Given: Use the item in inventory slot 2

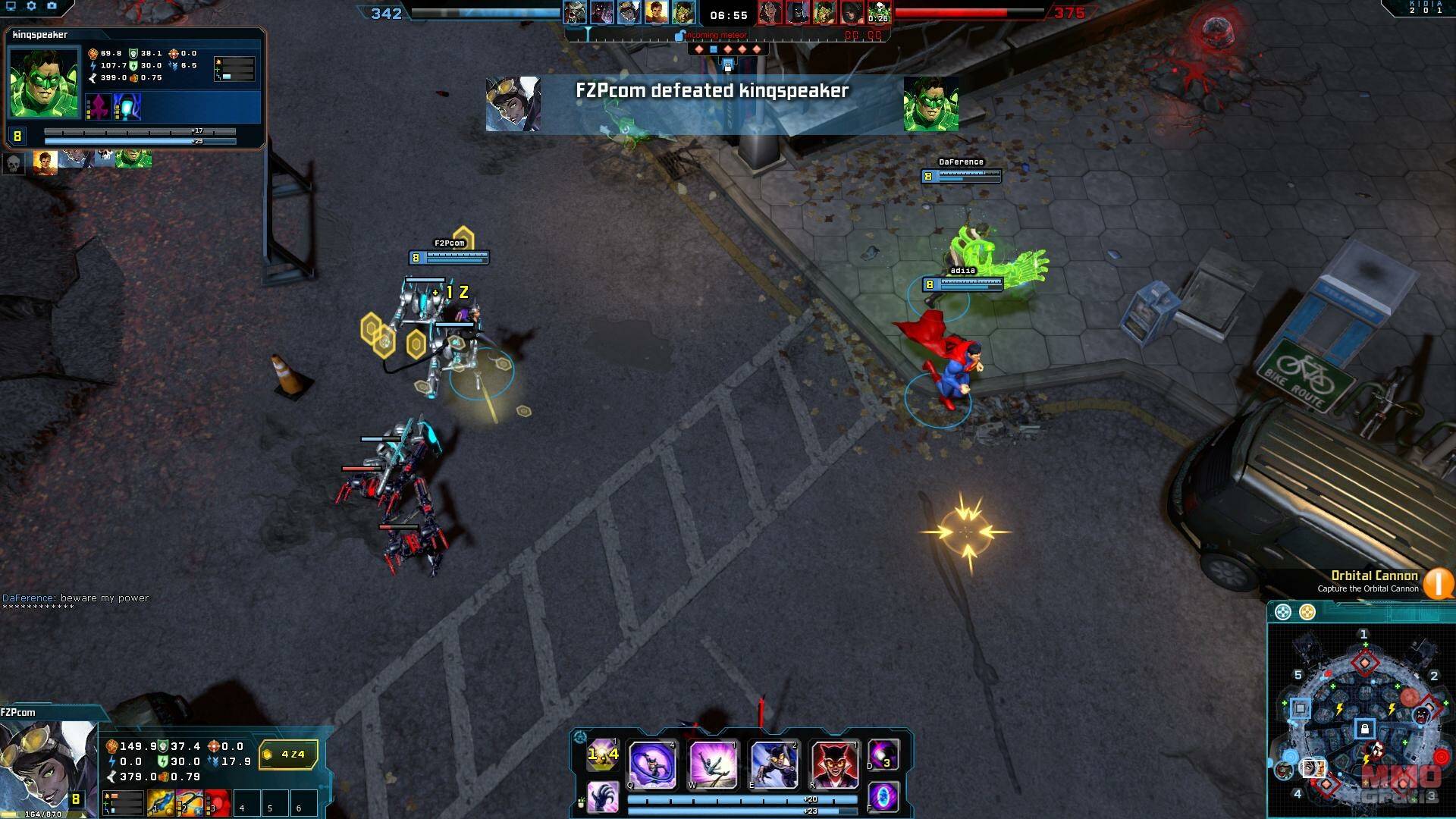Looking at the screenshot, I should coord(190,803).
